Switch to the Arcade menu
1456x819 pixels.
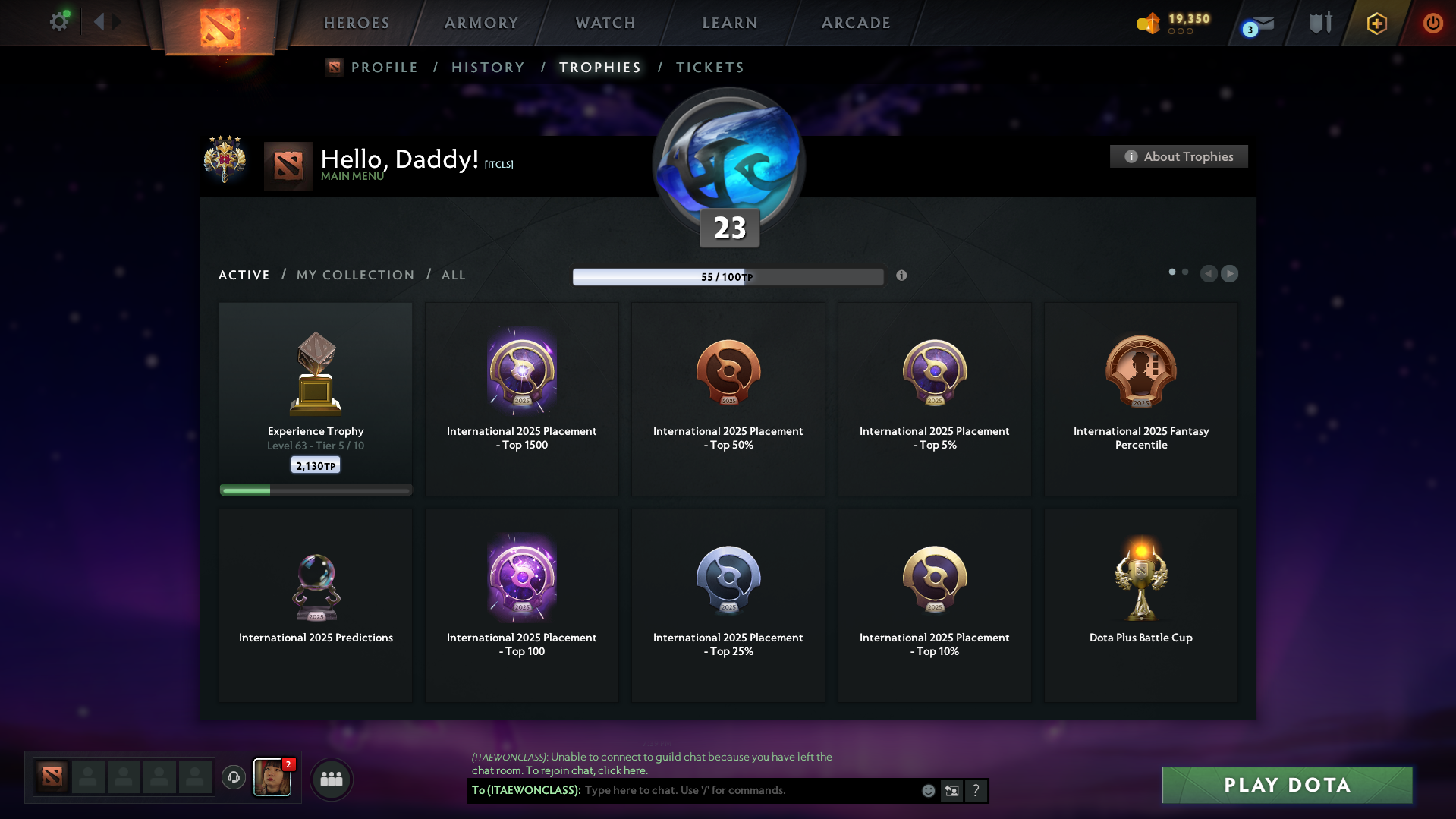856,23
